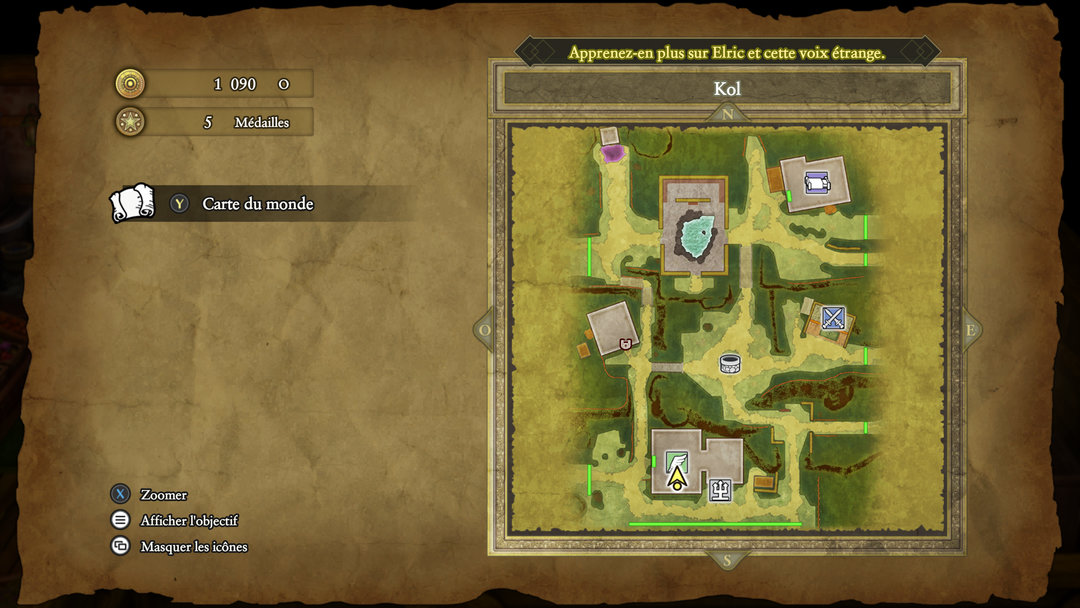Click the east compass marker E
This screenshot has width=1080, height=608.
click(970, 330)
